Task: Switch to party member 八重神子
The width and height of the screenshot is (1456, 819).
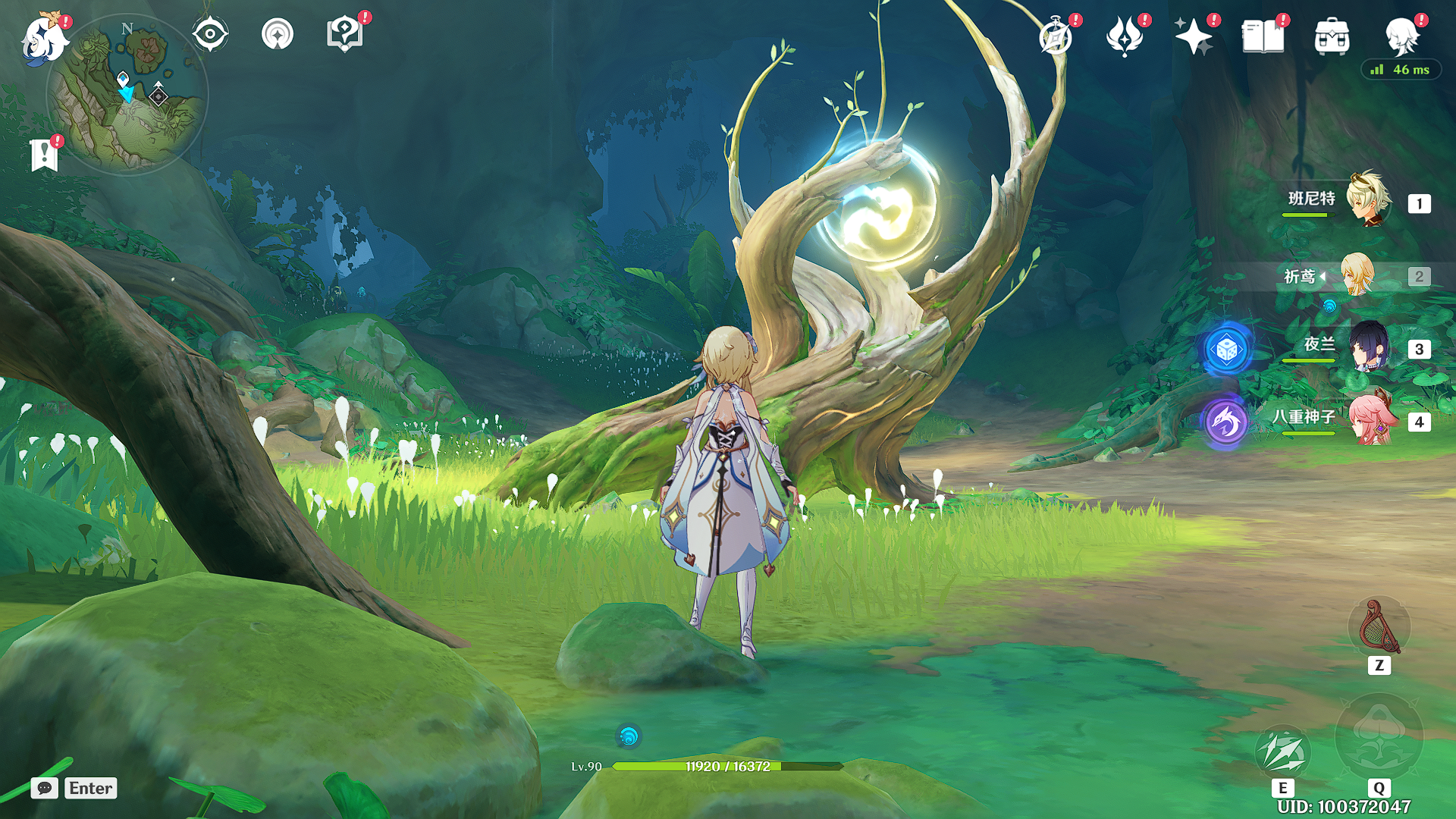Action: [x=1370, y=419]
